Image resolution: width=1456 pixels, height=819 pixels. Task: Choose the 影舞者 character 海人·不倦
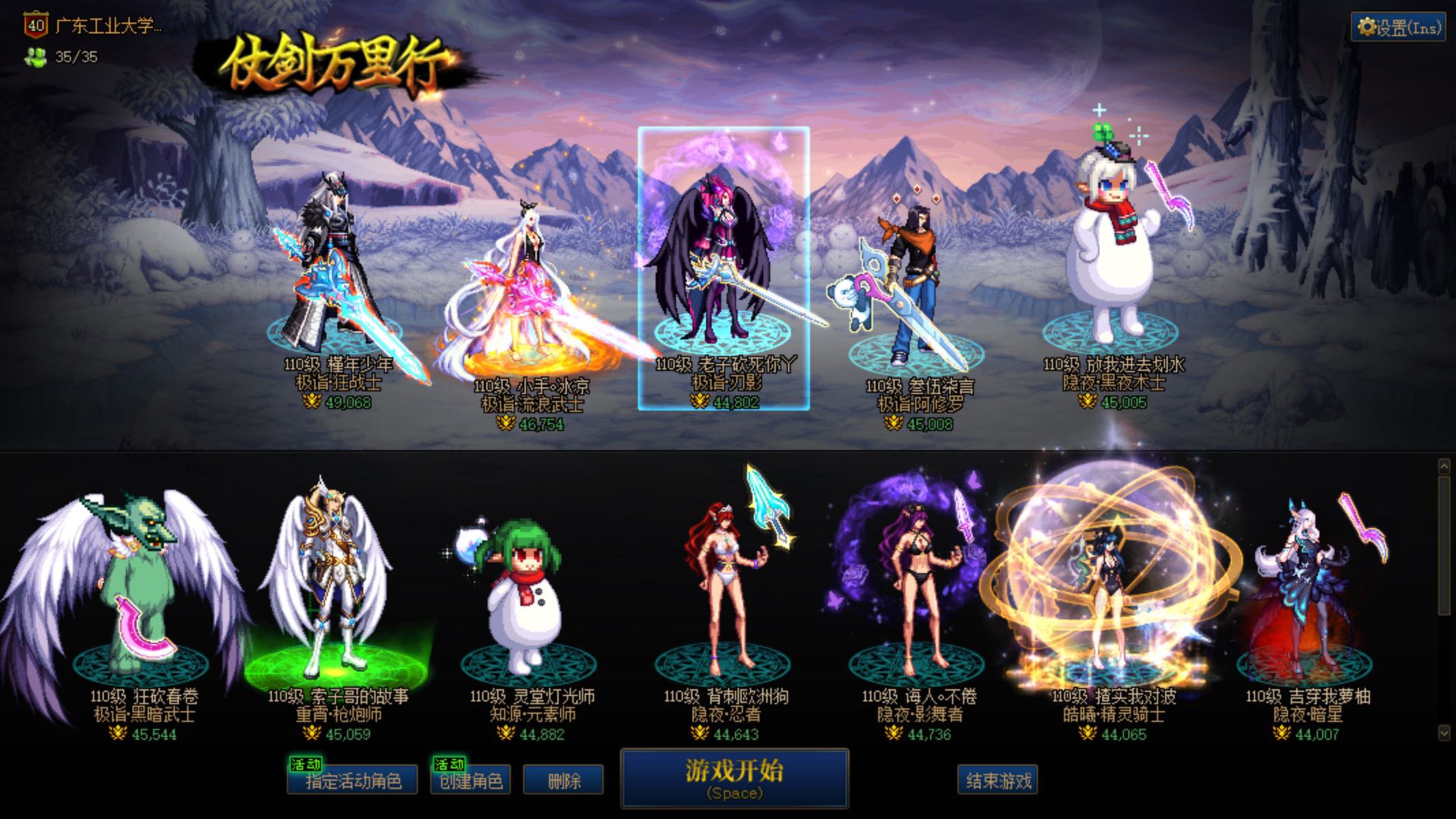919,594
